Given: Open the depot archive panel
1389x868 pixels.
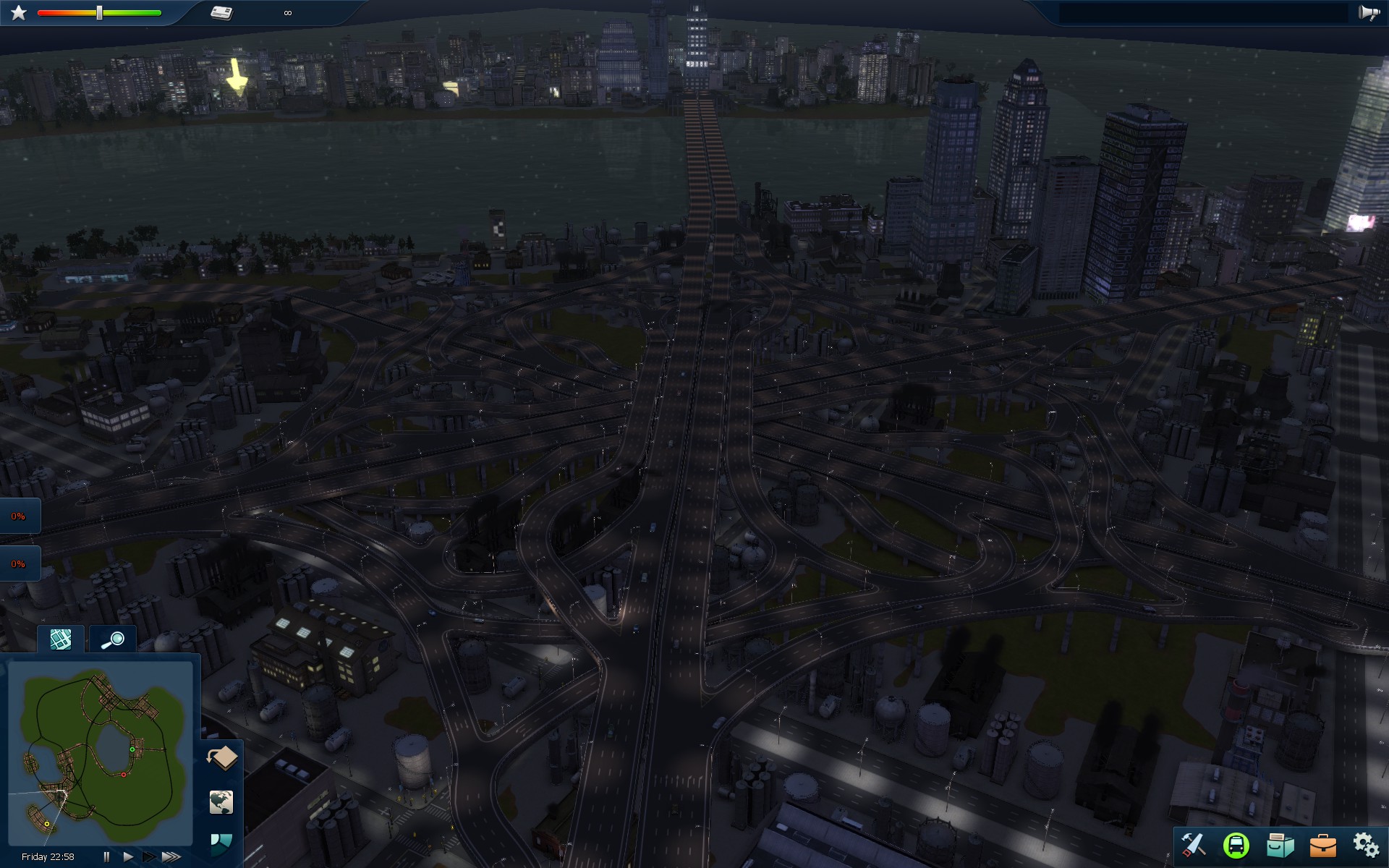Looking at the screenshot, I should pos(1278,843).
